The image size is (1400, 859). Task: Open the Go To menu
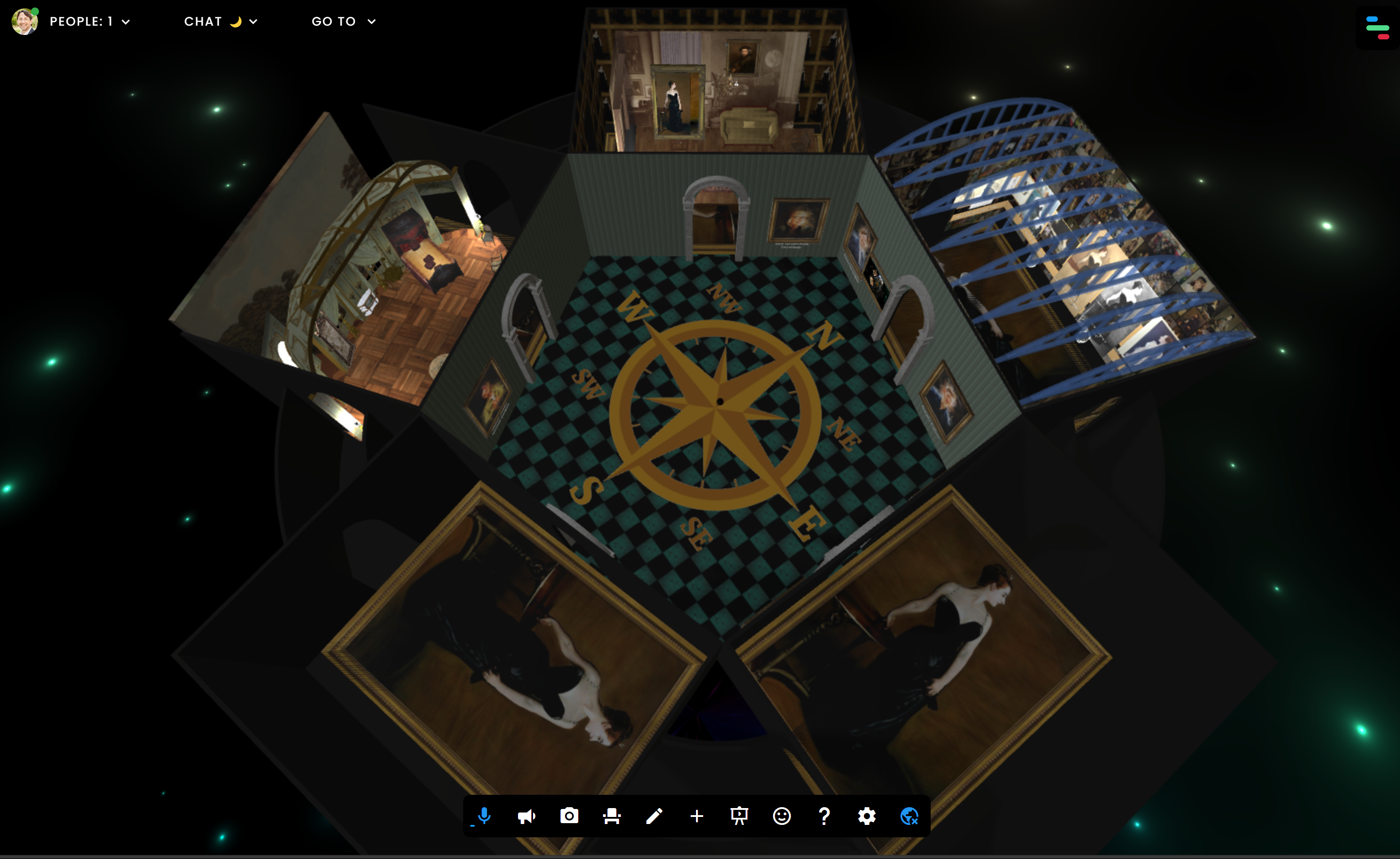(x=343, y=22)
